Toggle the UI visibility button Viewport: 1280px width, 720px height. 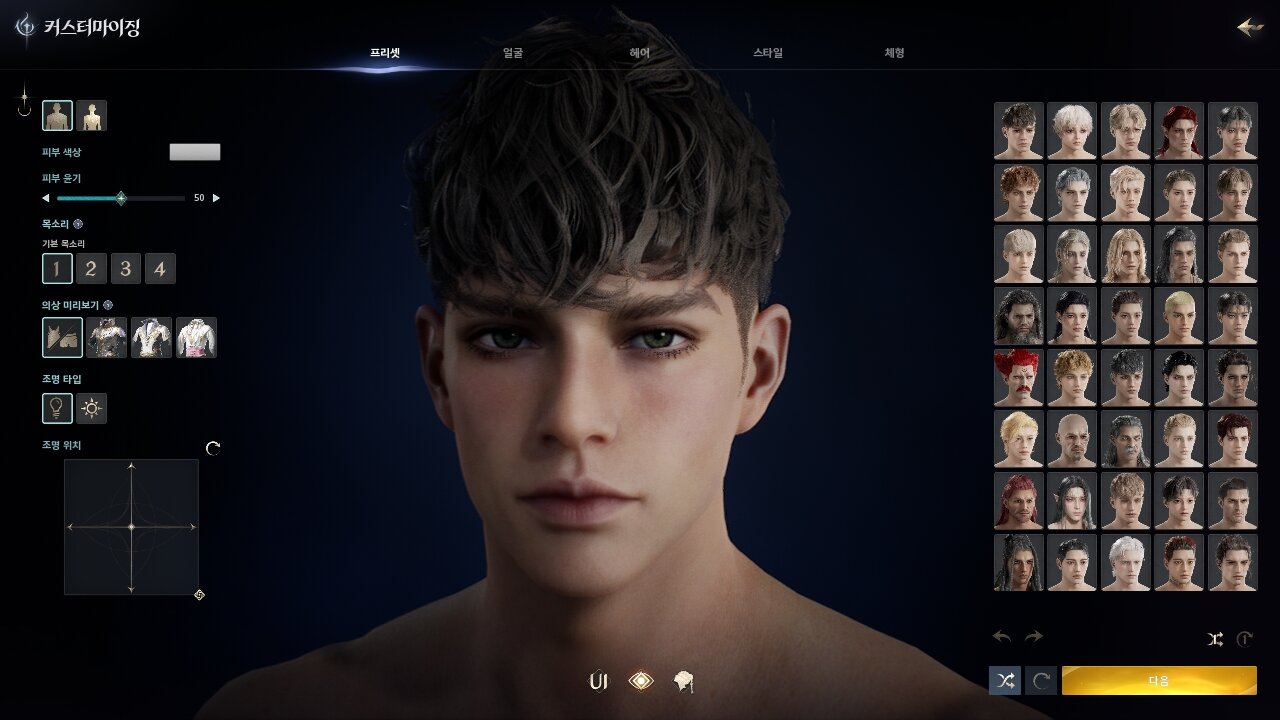point(599,682)
